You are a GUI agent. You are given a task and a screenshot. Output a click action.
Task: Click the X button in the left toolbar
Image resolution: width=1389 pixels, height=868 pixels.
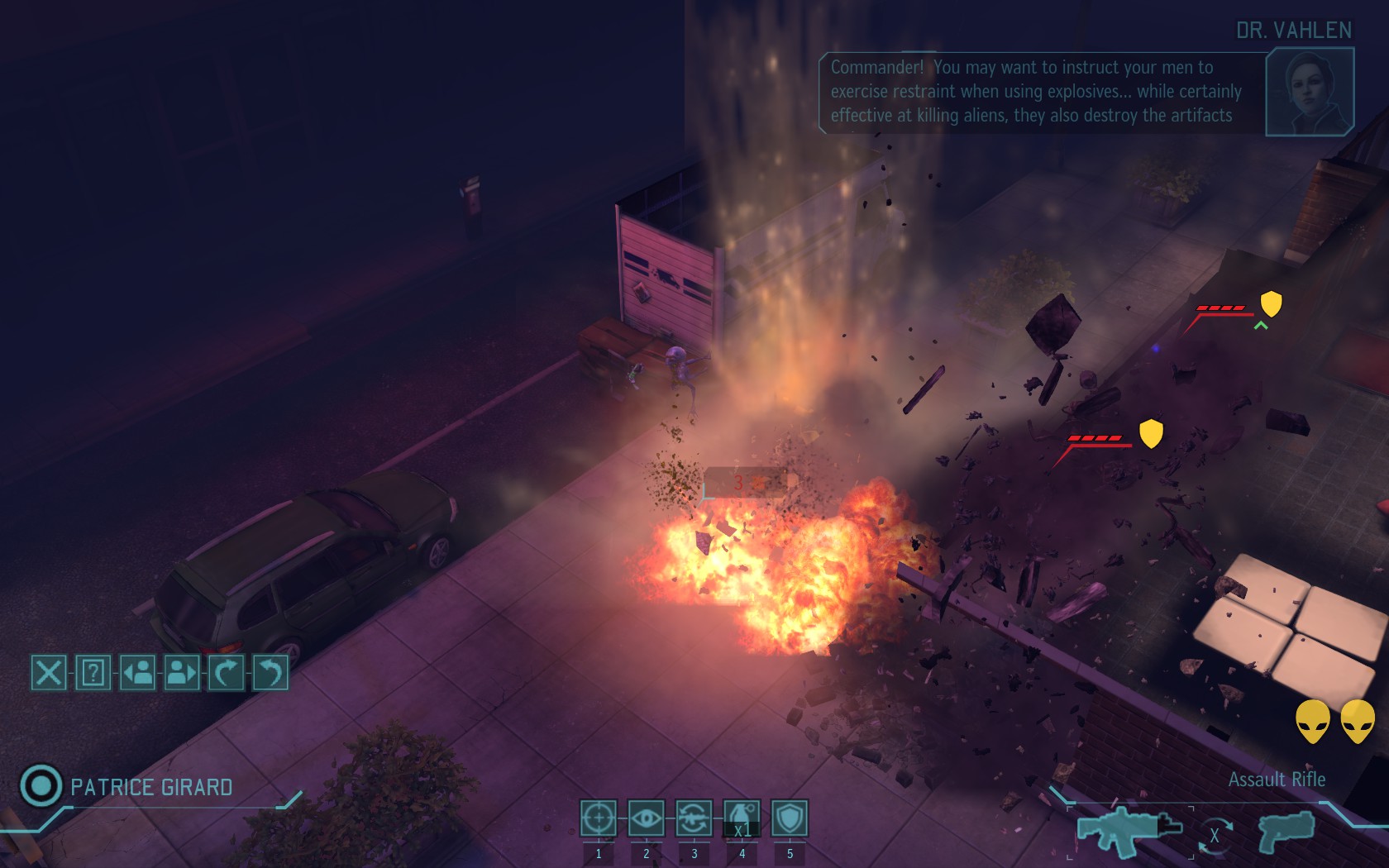coord(48,672)
